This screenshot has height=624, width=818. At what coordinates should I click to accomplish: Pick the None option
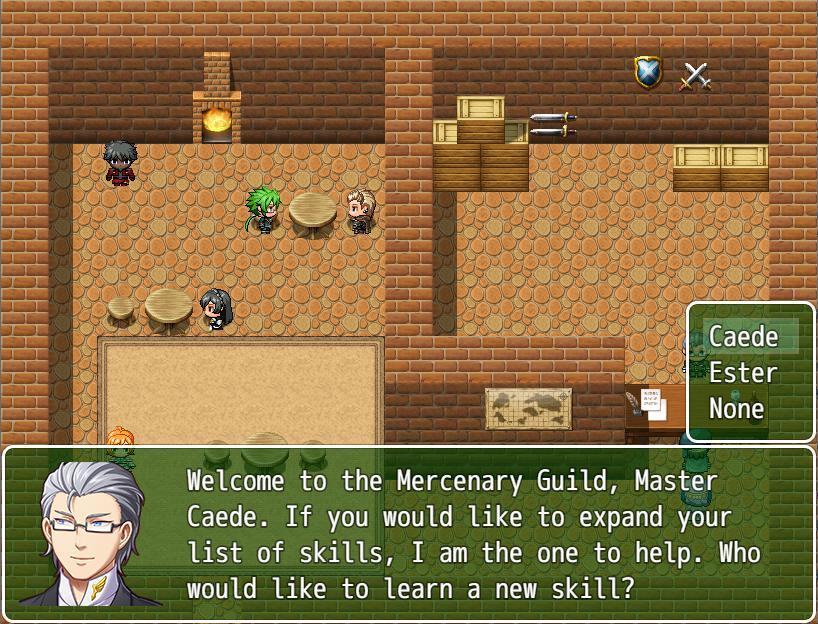(737, 409)
